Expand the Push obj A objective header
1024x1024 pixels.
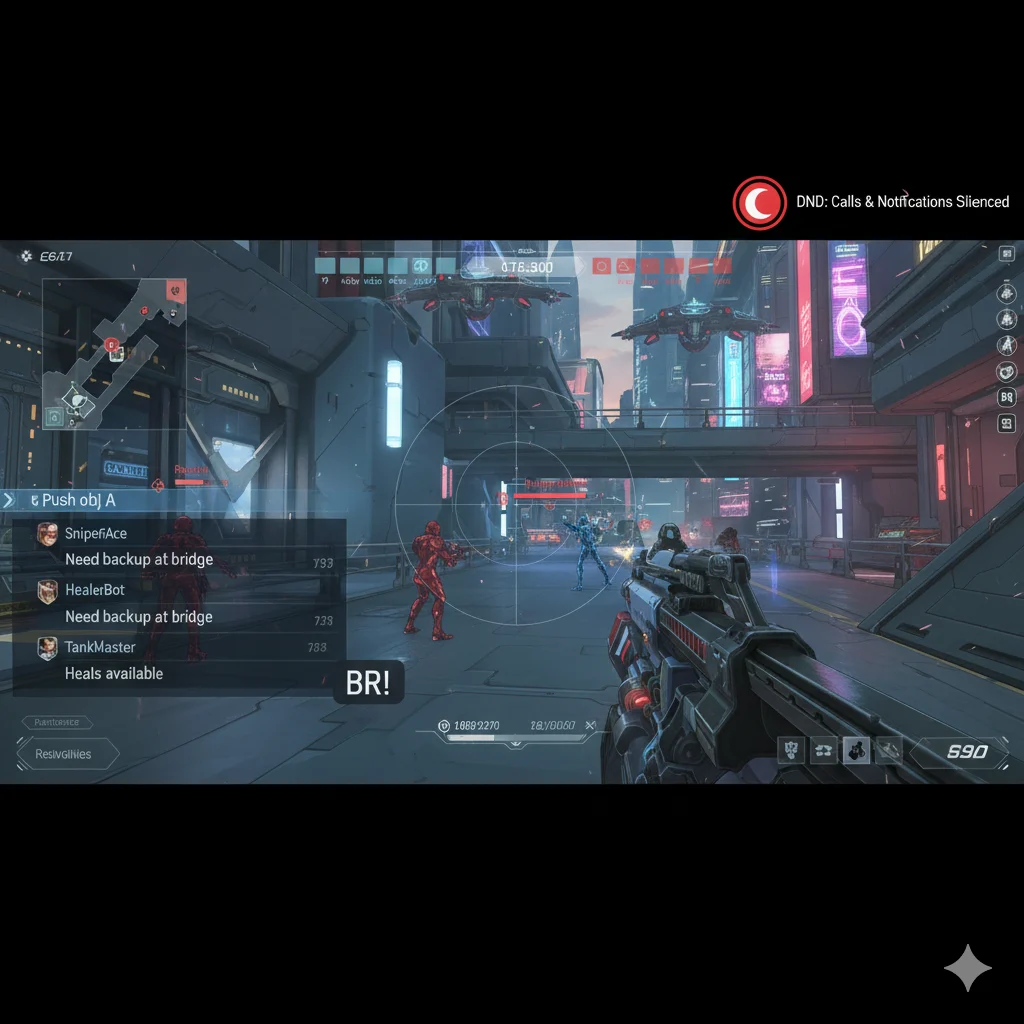pos(10,499)
